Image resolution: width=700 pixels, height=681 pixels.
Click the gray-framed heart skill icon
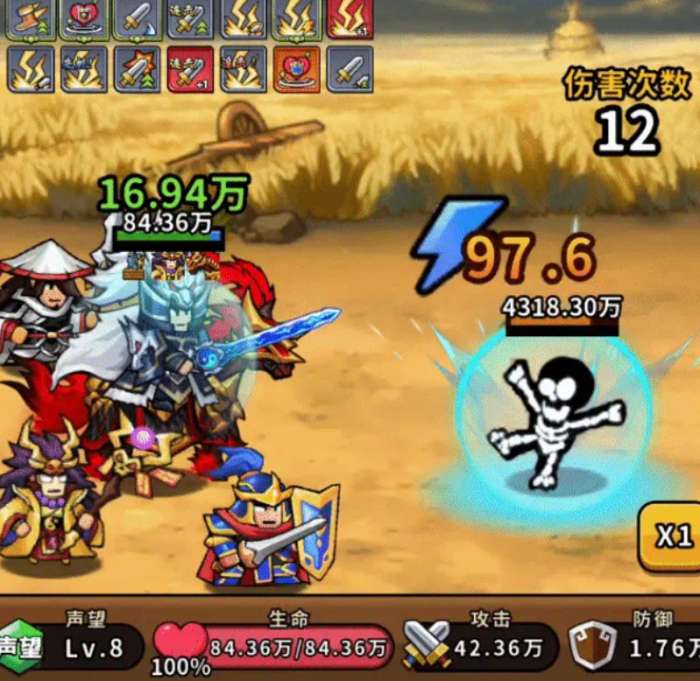(x=84, y=18)
